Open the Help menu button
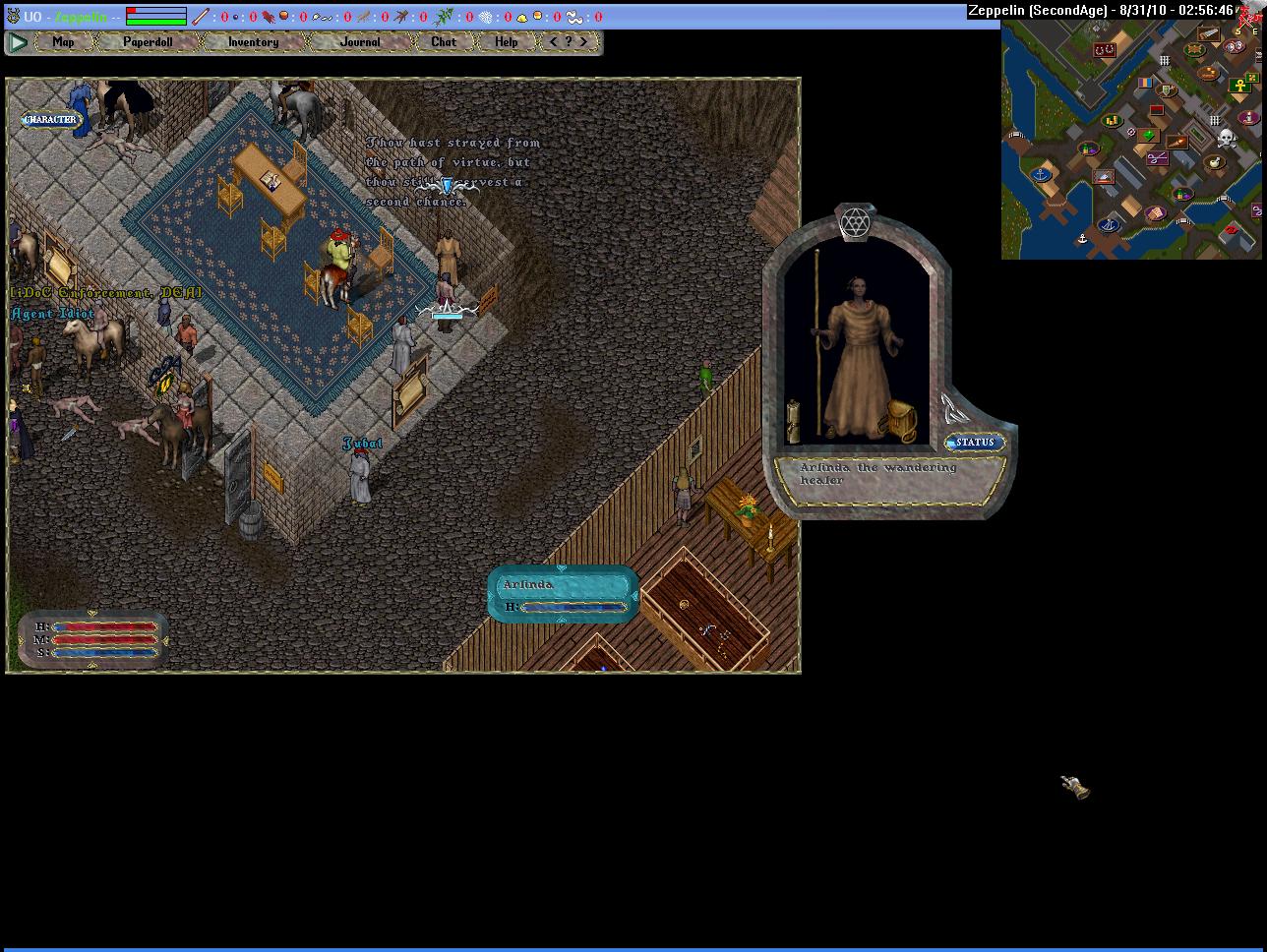This screenshot has height=952, width=1267. 507,42
